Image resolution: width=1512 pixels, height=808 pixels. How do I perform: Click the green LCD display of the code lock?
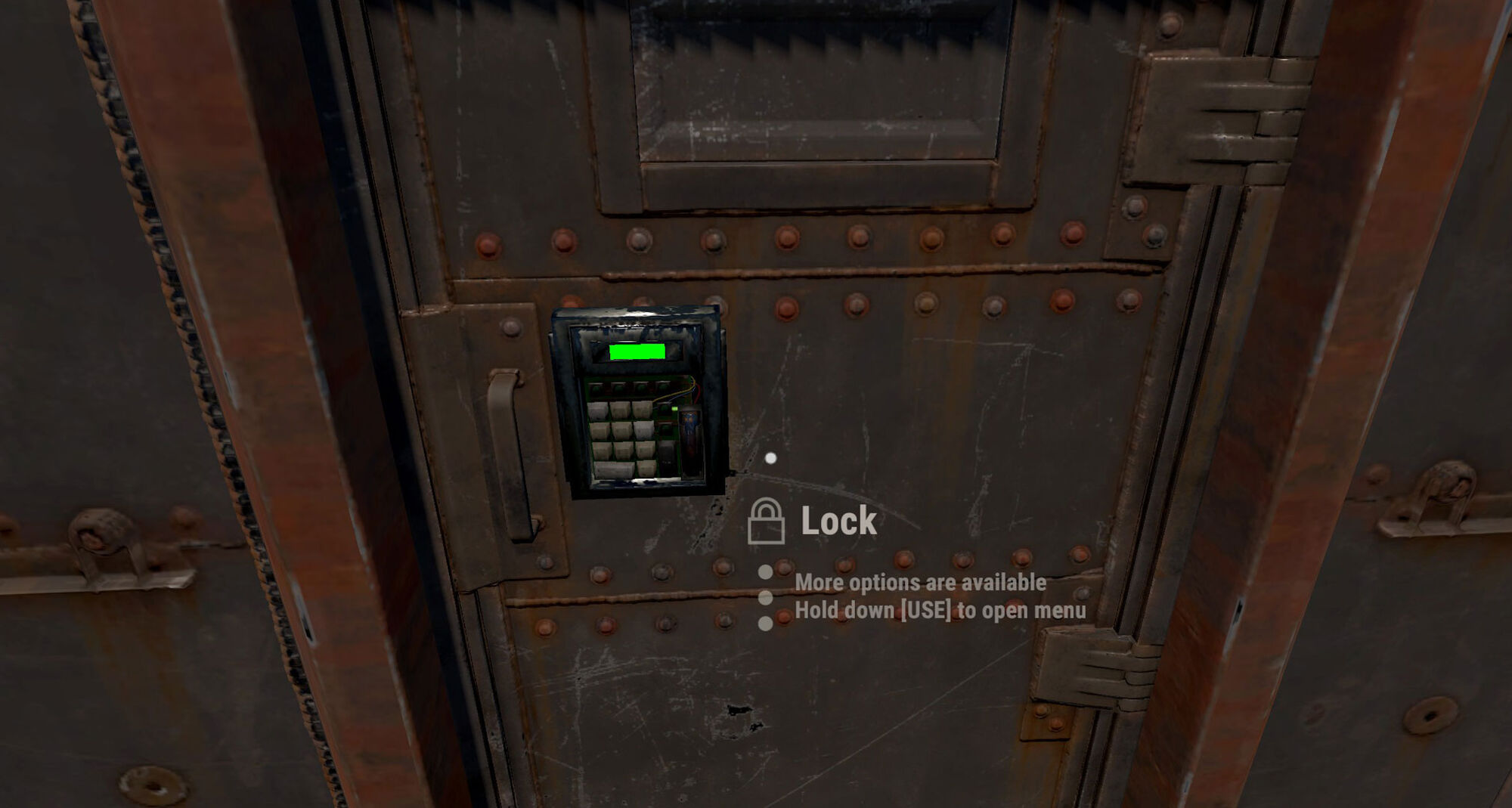pyautogui.click(x=637, y=351)
